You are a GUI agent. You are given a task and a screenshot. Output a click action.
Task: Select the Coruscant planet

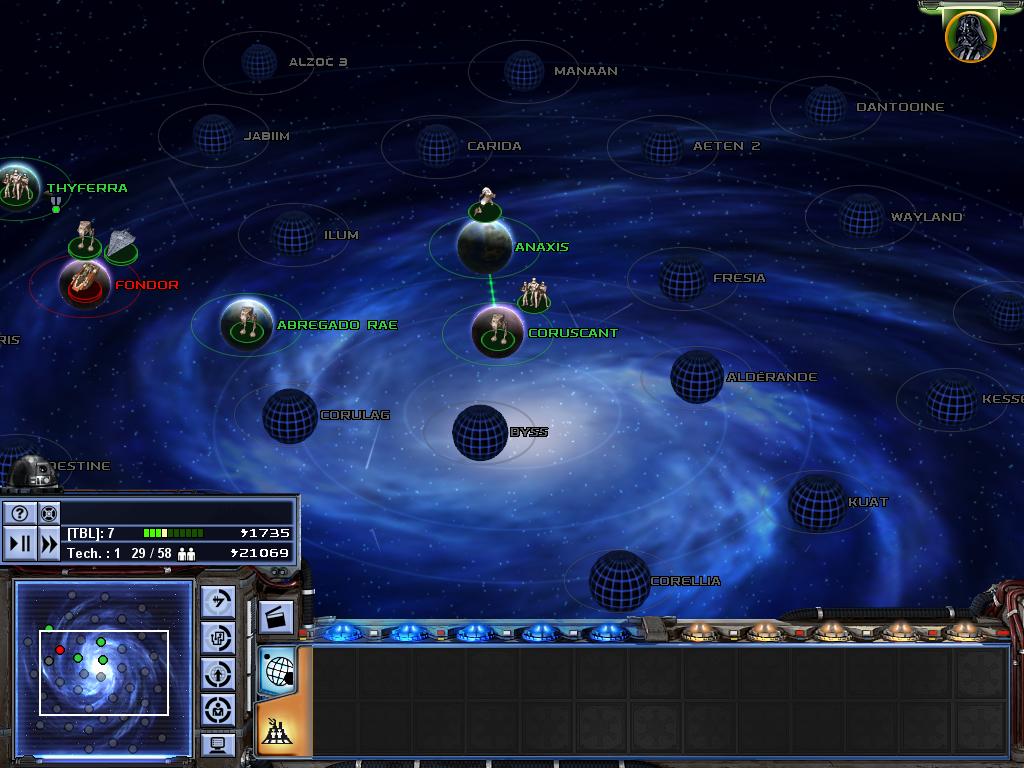(497, 332)
